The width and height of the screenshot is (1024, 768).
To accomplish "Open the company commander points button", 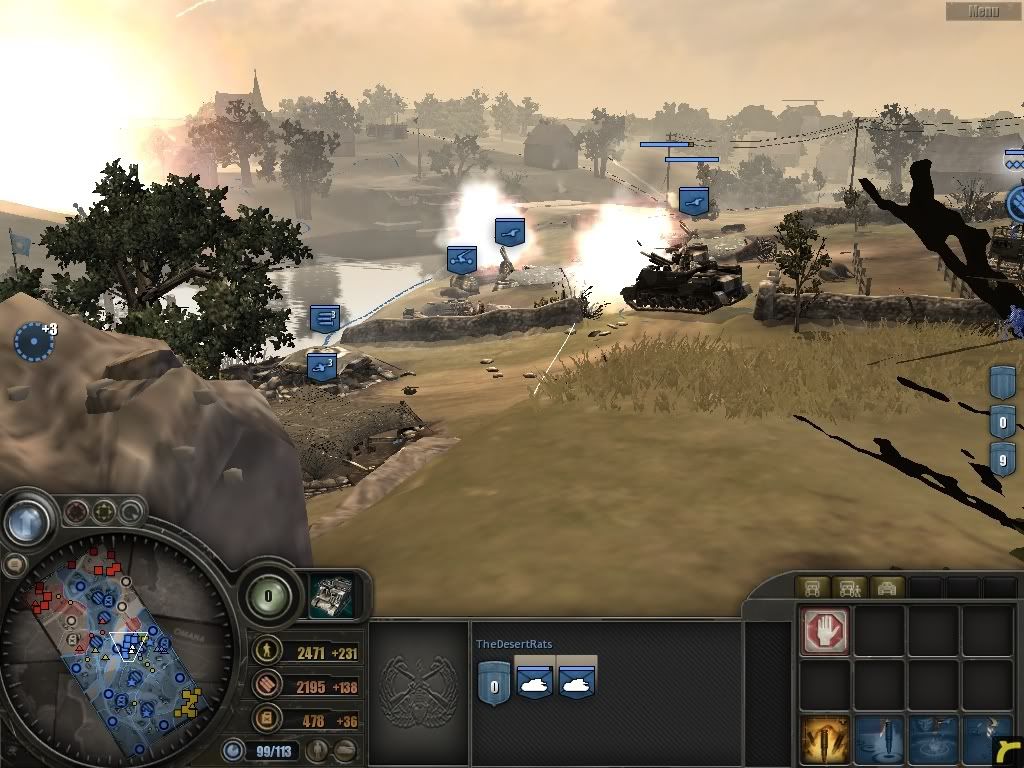I will 269,597.
